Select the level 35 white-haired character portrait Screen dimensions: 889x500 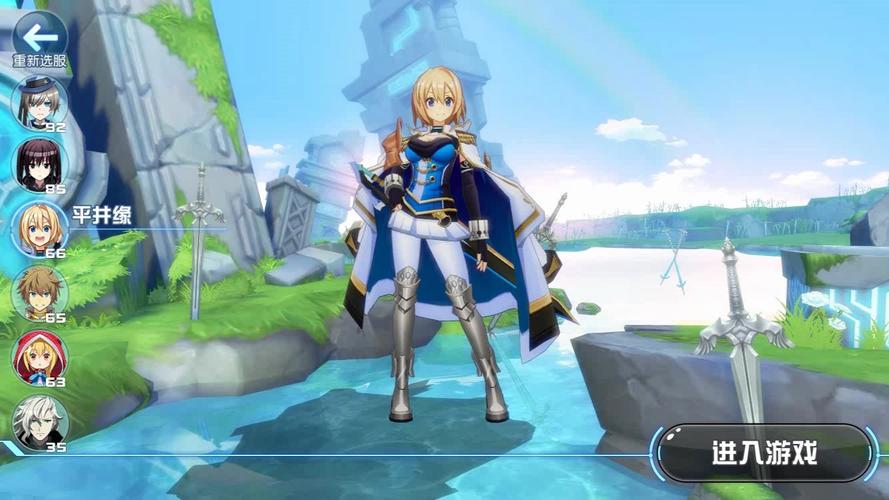[x=40, y=420]
